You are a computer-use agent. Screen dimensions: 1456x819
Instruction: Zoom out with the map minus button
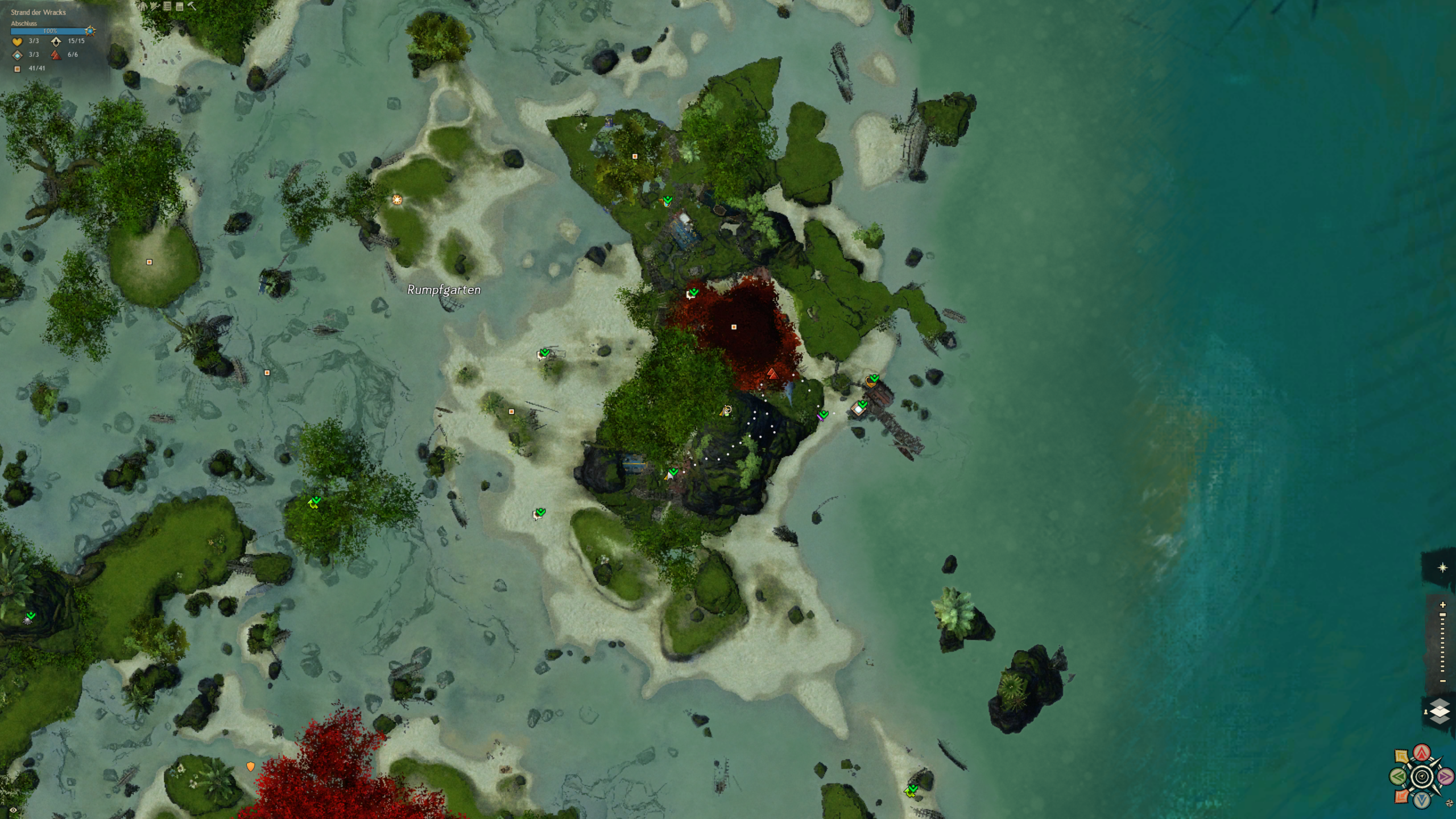pyautogui.click(x=1442, y=681)
